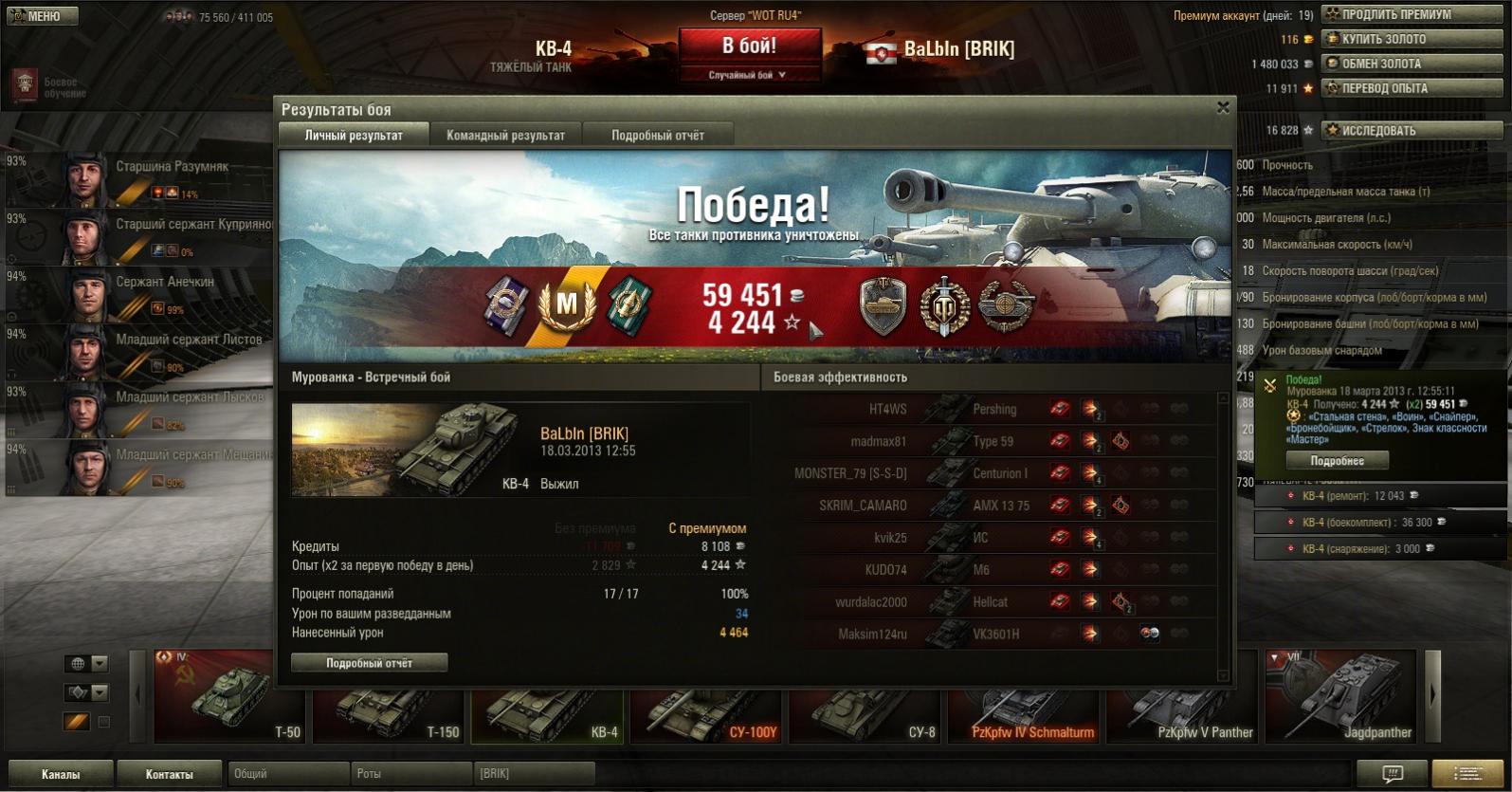Switch to the Командный результат tab
This screenshot has width=1512, height=792.
click(x=505, y=136)
